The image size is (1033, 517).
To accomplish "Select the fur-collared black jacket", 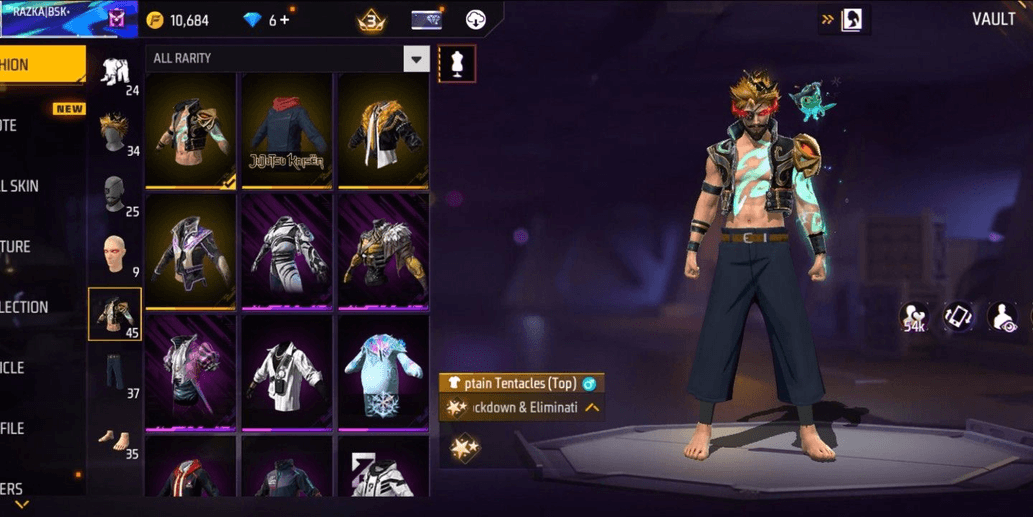I will click(x=383, y=130).
